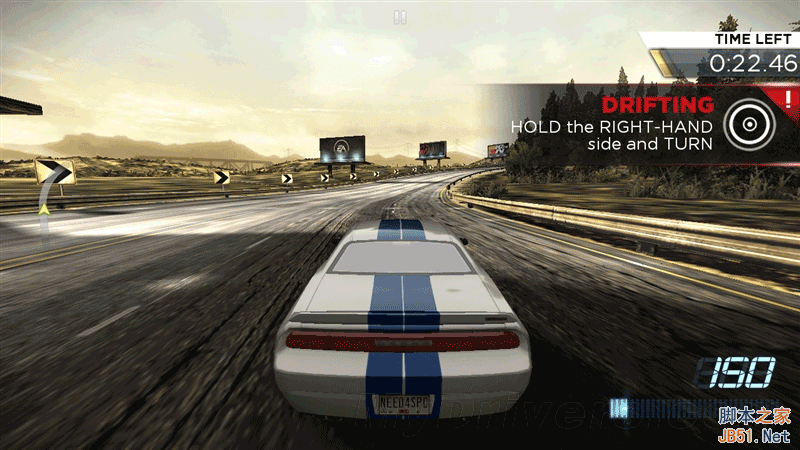The height and width of the screenshot is (450, 800).
Task: Click the red exclamation alert corner
Action: coord(788,98)
